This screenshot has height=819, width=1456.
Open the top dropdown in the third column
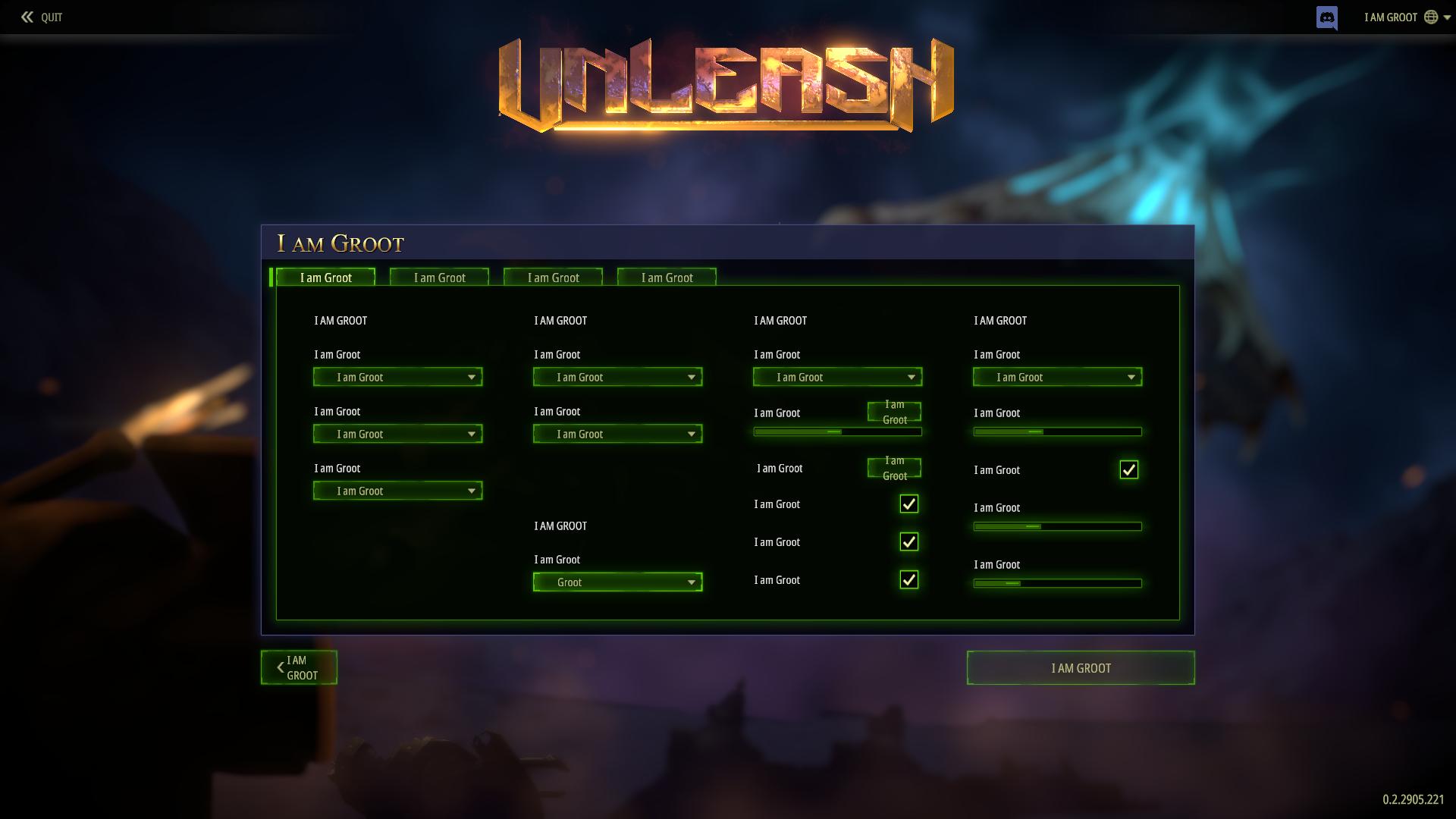(837, 377)
